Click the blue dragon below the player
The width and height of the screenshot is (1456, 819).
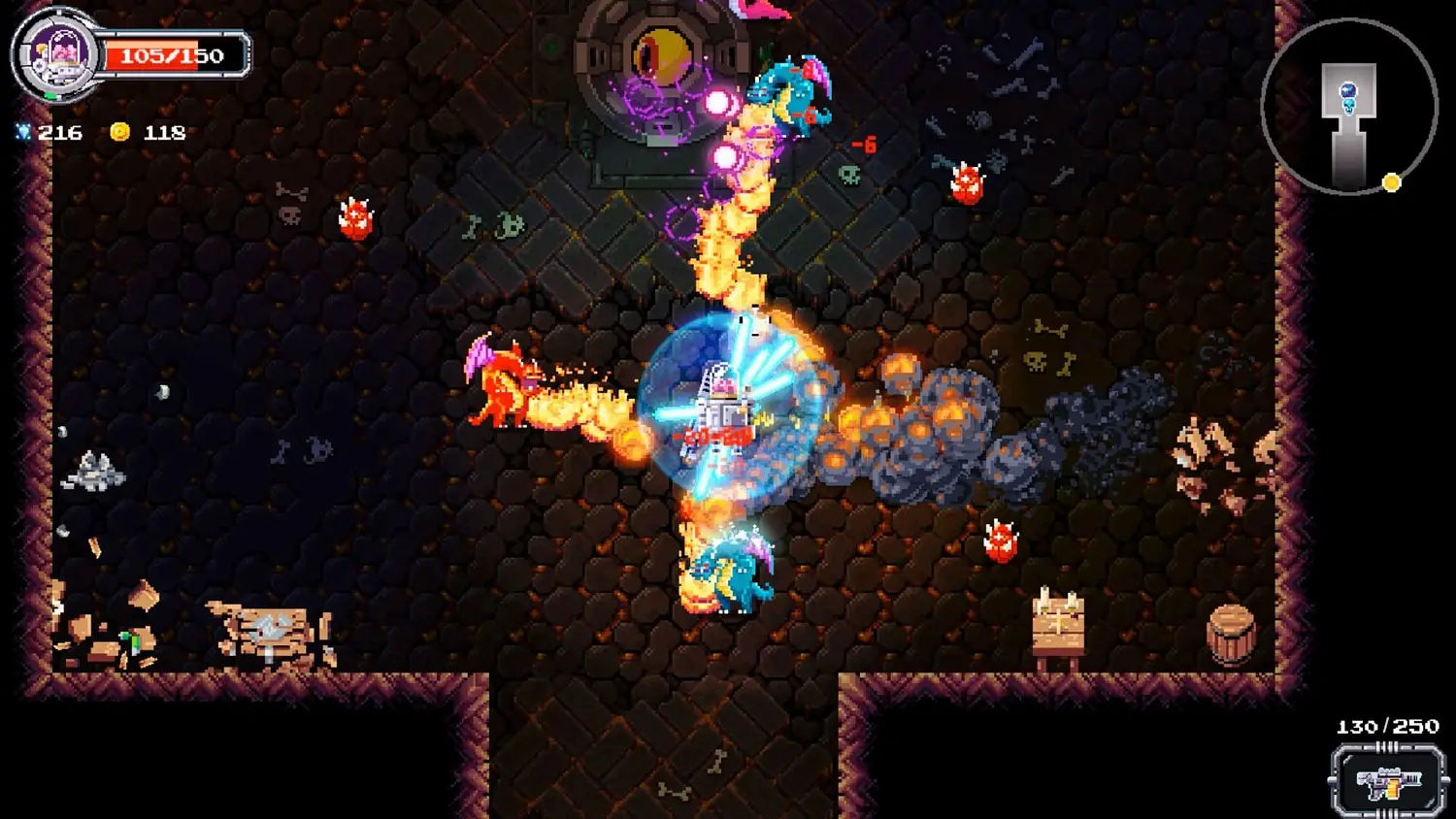tap(726, 573)
